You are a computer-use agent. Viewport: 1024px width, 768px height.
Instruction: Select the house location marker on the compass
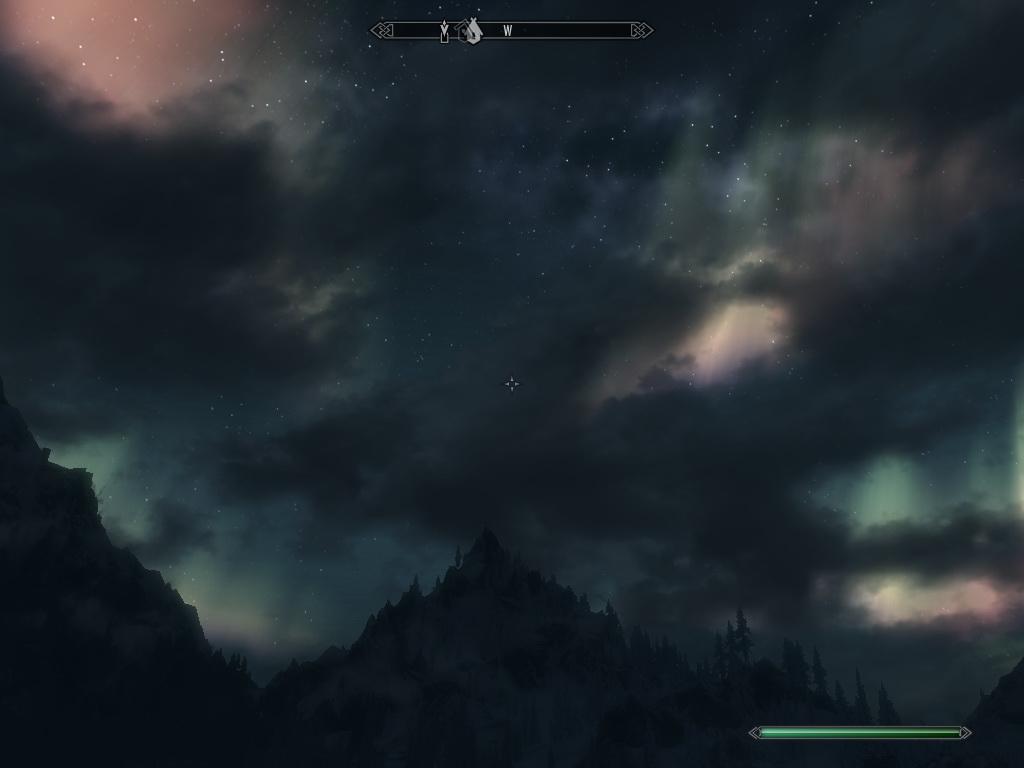471,31
